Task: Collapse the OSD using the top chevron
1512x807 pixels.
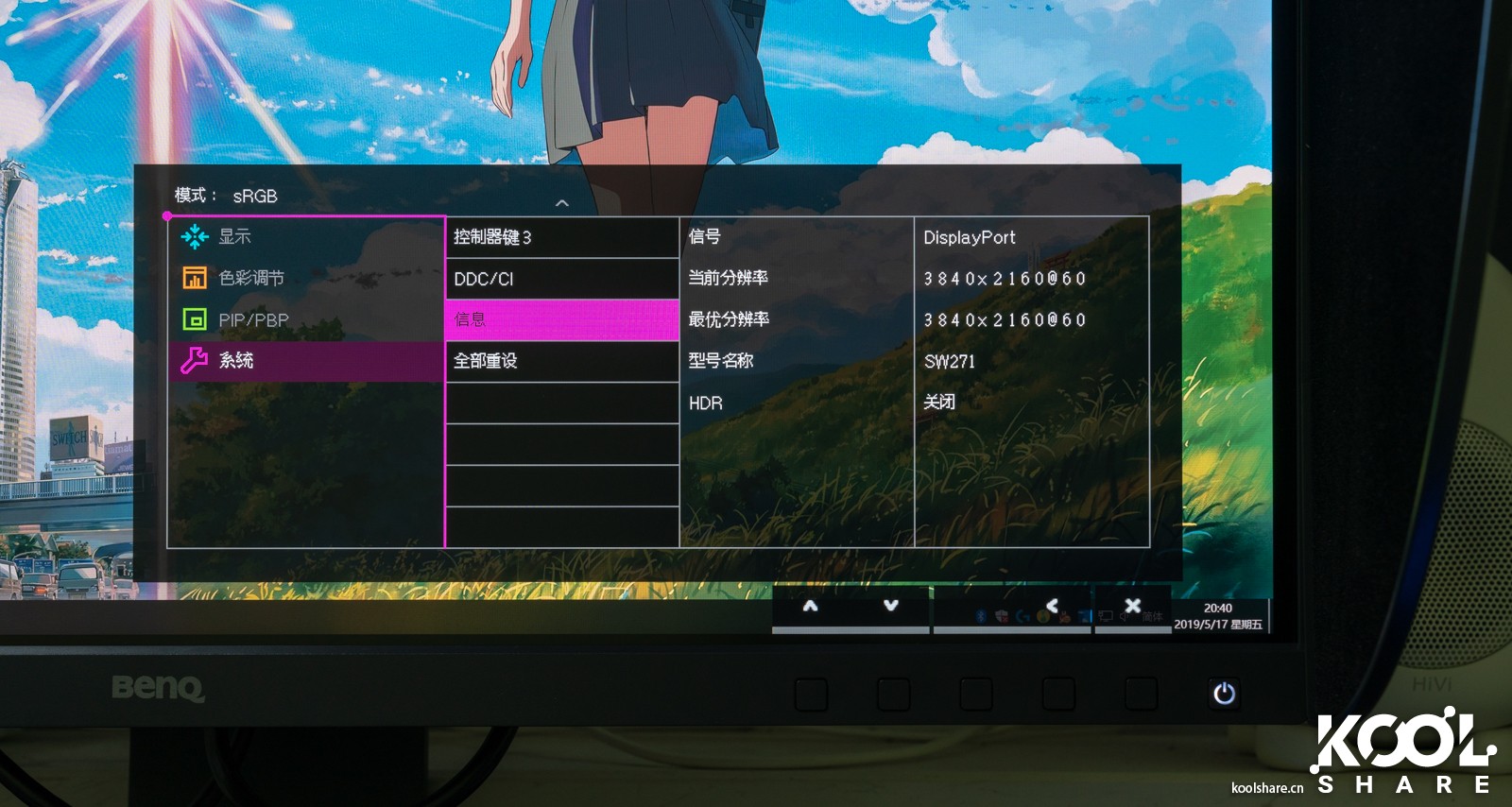Action: [564, 200]
